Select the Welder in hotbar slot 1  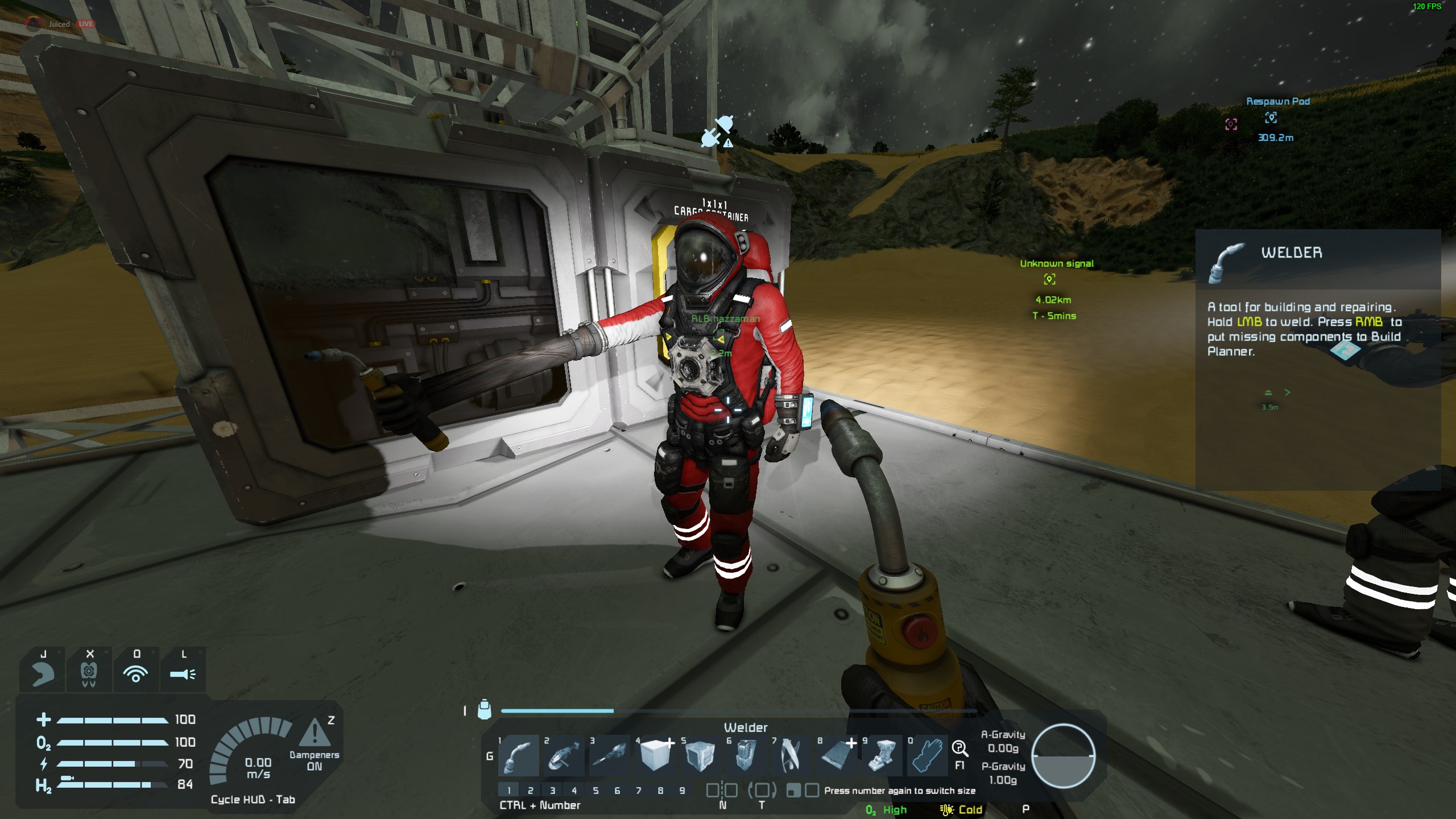tap(518, 756)
